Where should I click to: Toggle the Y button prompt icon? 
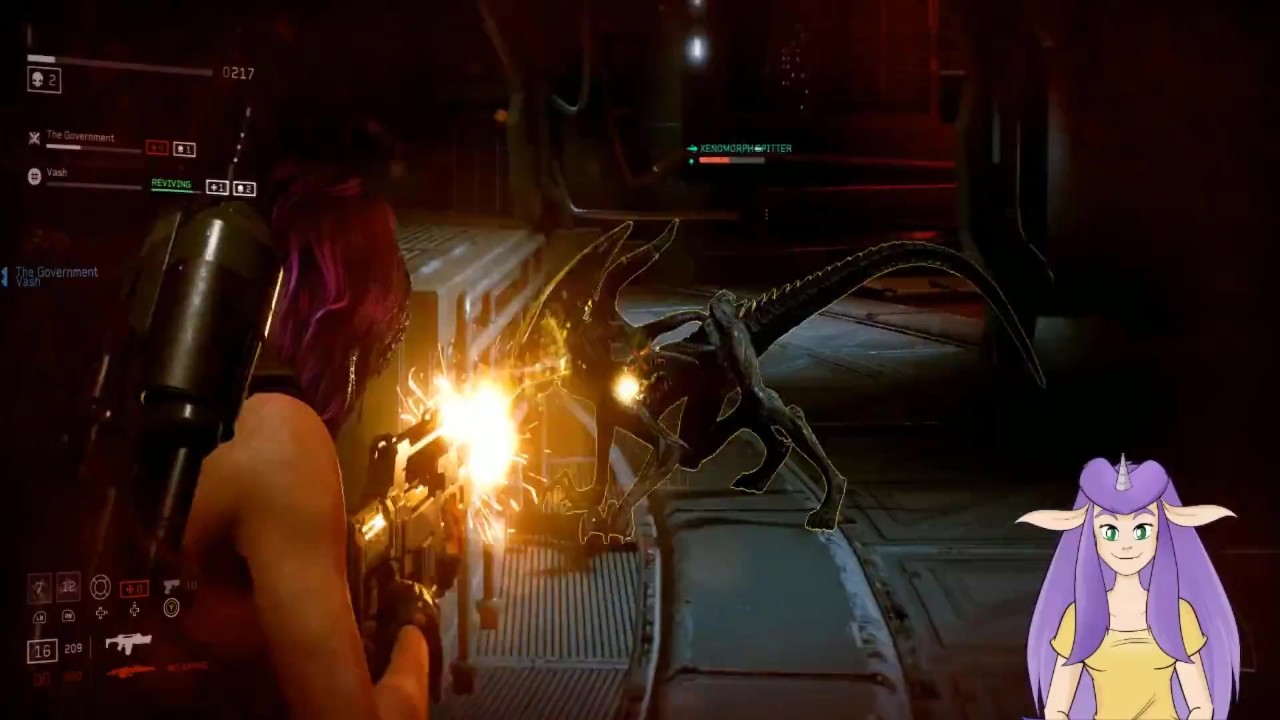tap(171, 608)
